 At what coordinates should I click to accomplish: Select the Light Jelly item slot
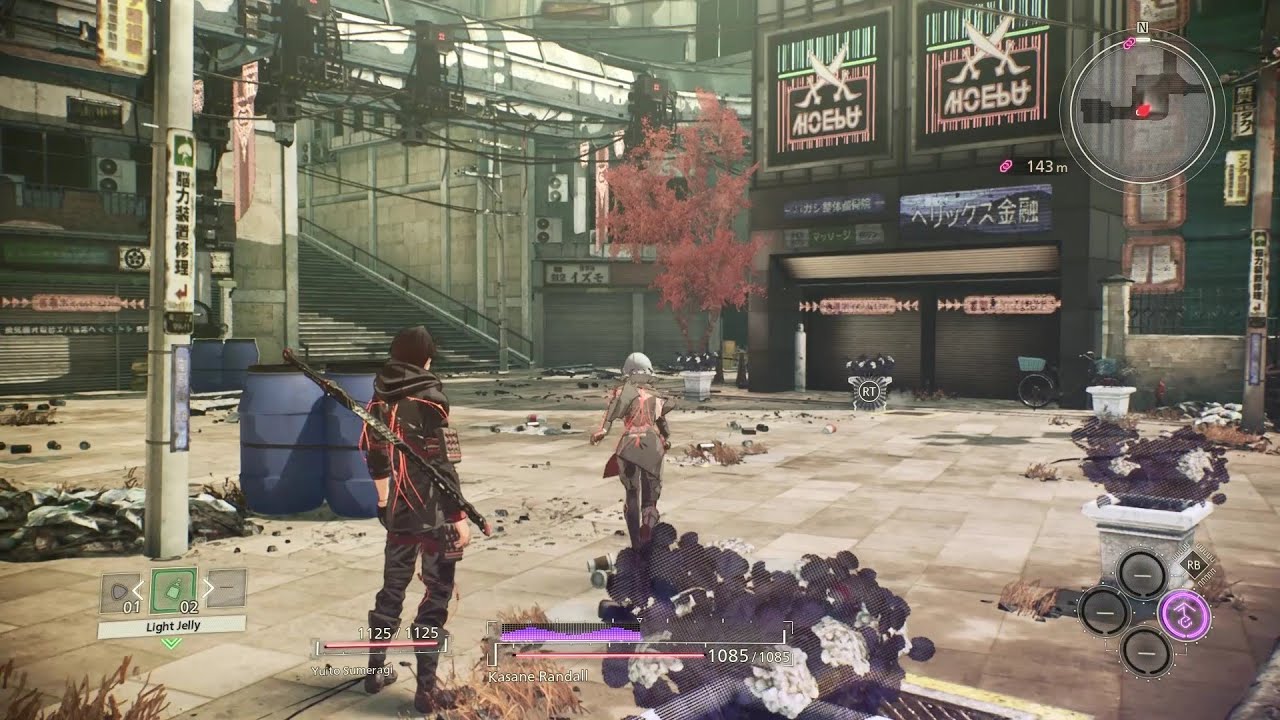(172, 590)
